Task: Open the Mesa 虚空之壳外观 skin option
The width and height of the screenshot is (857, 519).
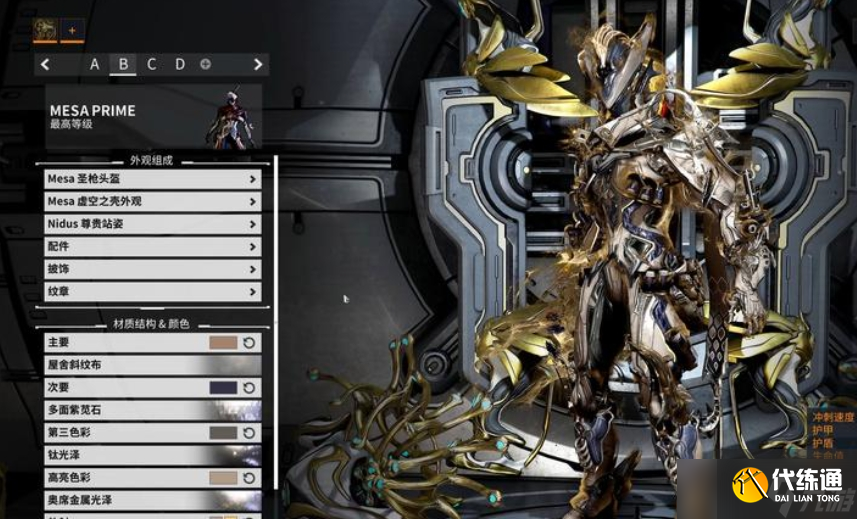Action: click(x=152, y=201)
